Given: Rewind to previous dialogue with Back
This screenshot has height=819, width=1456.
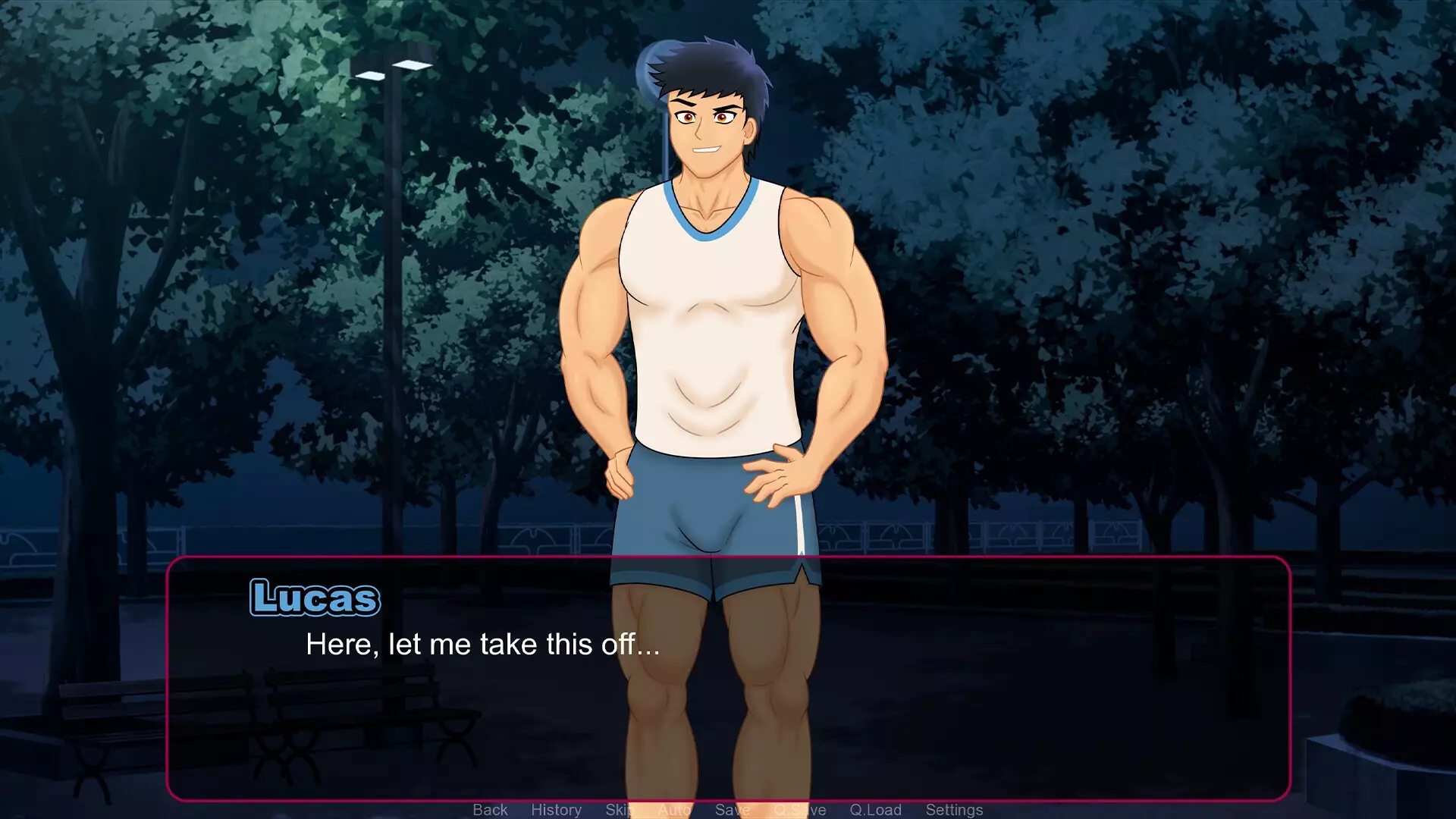Looking at the screenshot, I should tap(490, 809).
